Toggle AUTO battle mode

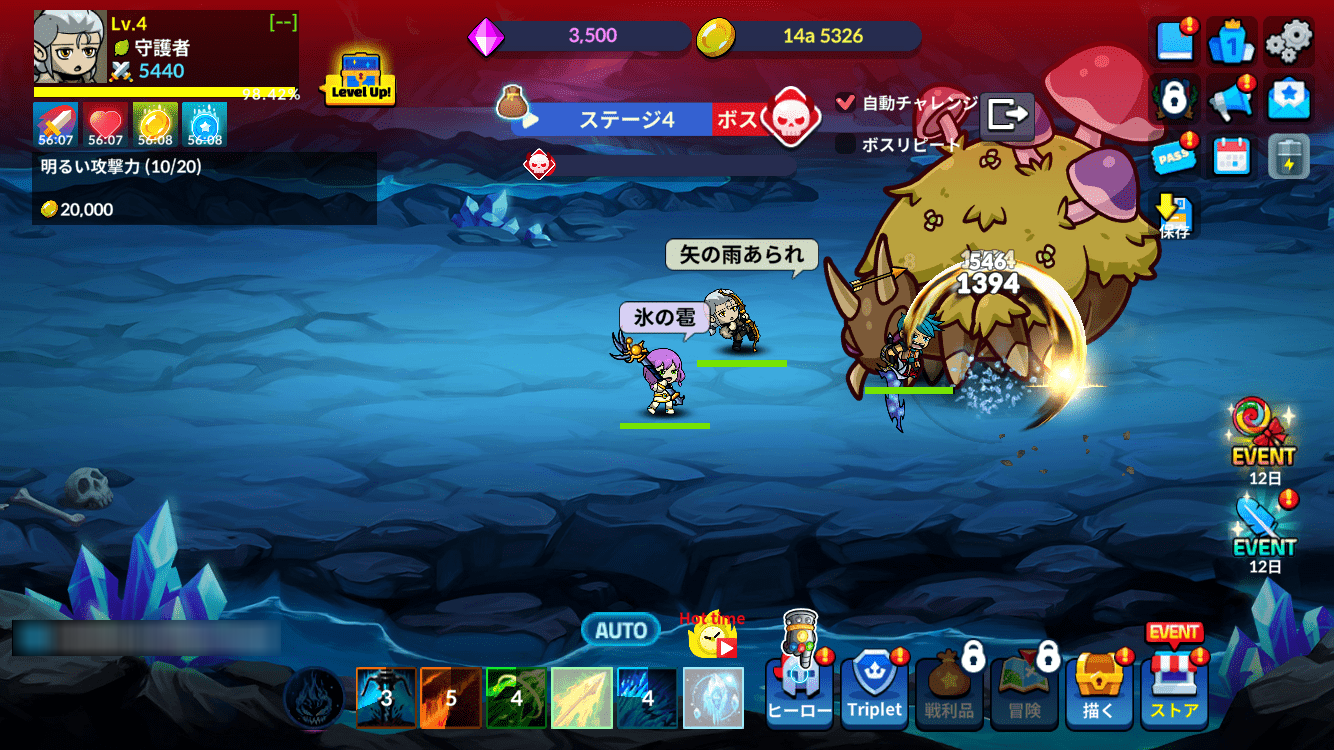click(620, 630)
